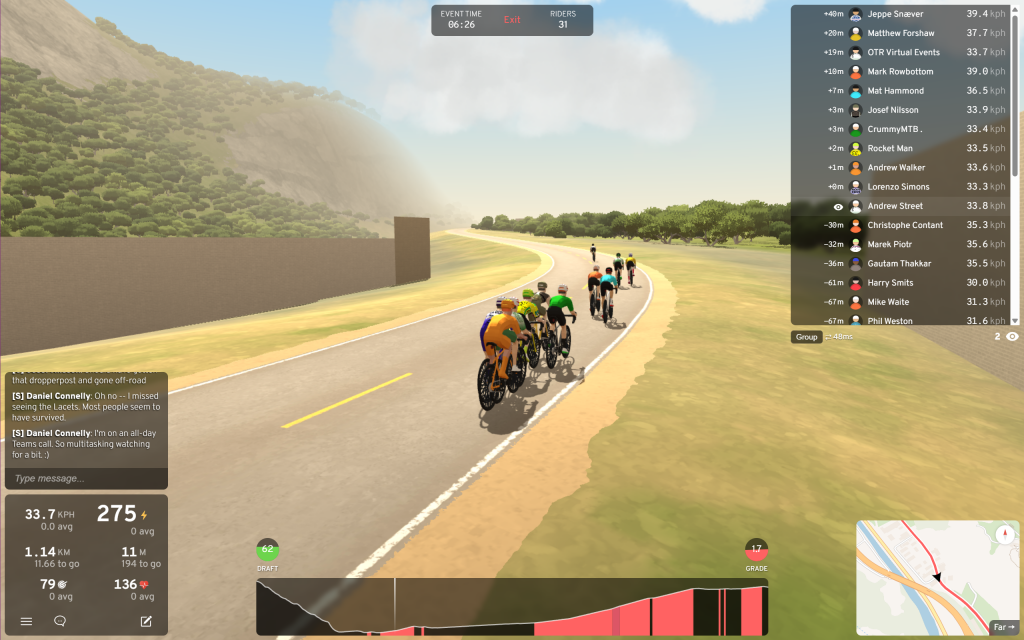Click the red Exit button
This screenshot has width=1024, height=640.
512,20
